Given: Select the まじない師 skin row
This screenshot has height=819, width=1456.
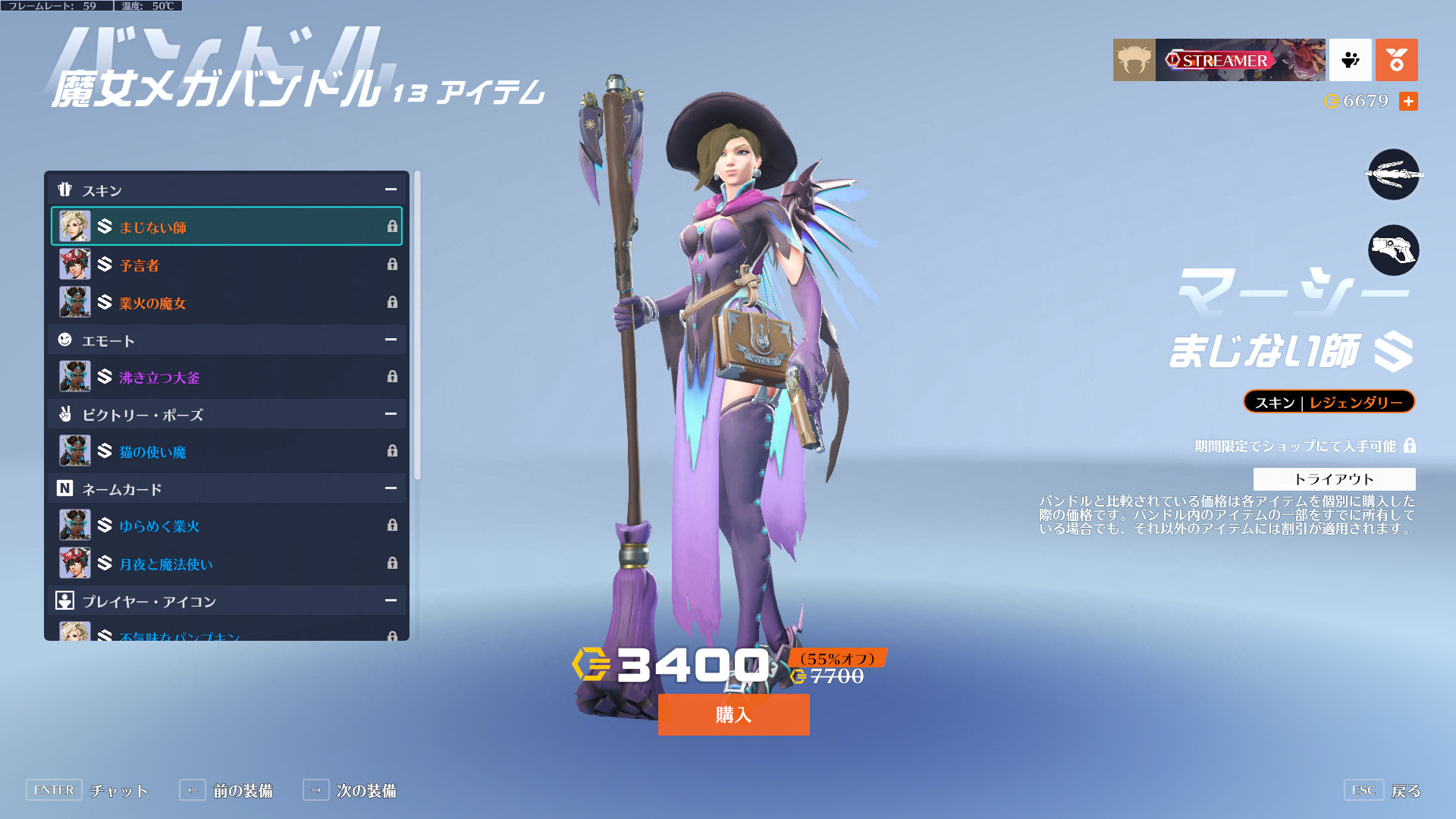Looking at the screenshot, I should (x=226, y=227).
